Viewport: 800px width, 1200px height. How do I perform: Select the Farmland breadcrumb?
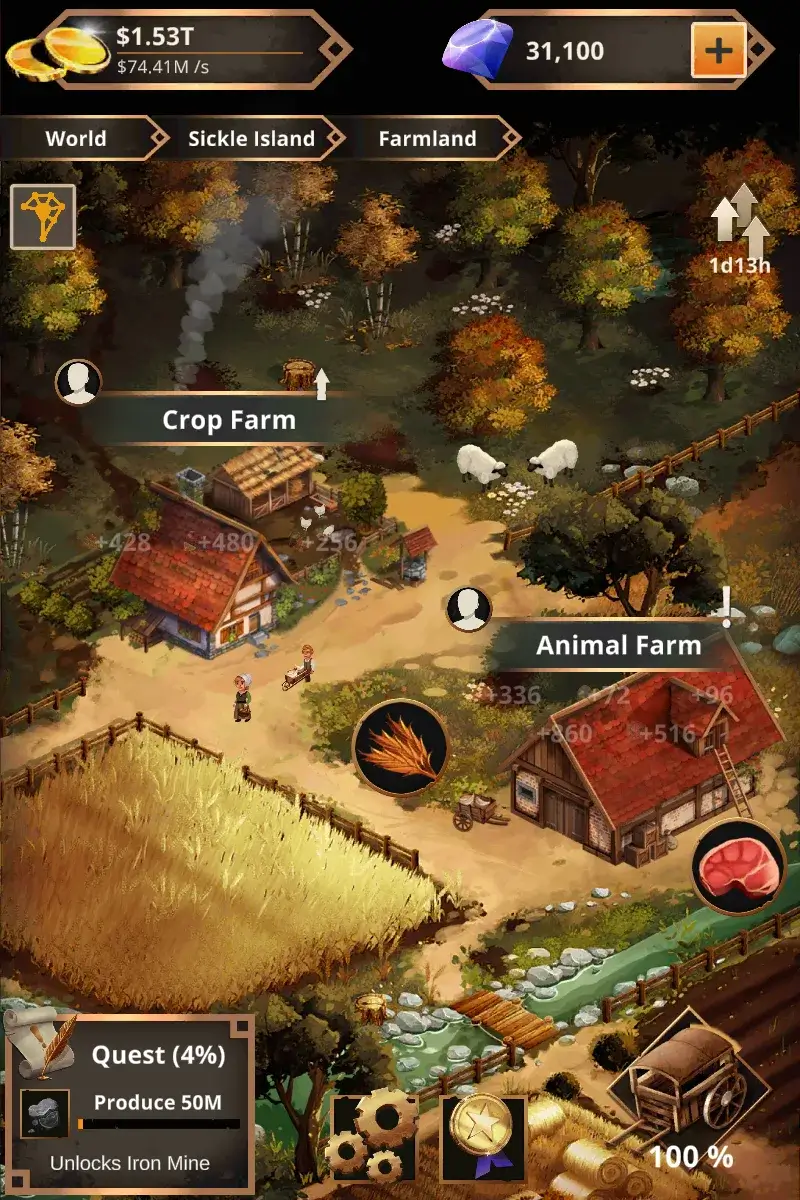[427, 139]
